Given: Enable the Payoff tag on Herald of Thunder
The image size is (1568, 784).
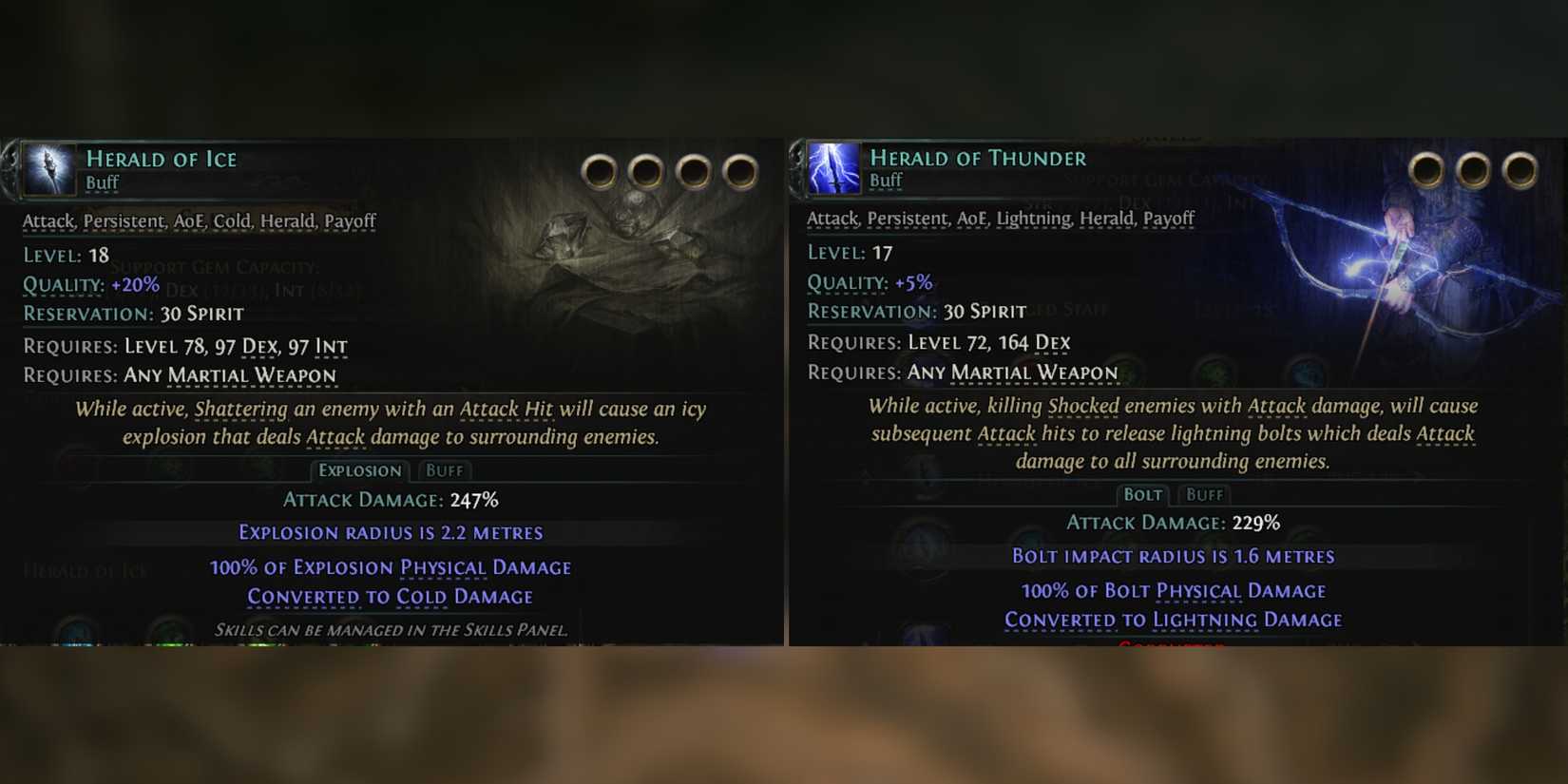Looking at the screenshot, I should (x=1169, y=219).
